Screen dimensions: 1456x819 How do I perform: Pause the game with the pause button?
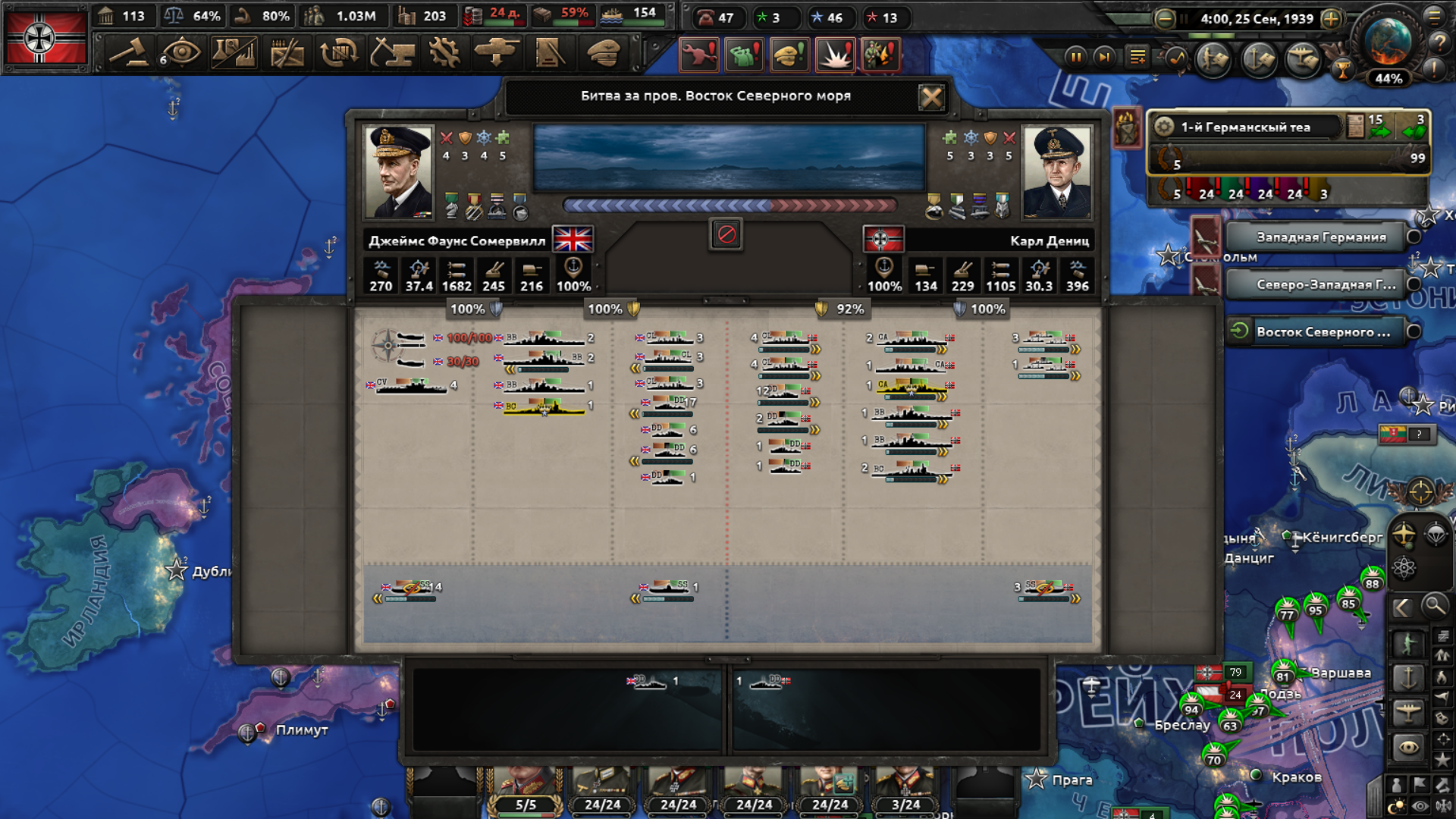tap(1075, 57)
